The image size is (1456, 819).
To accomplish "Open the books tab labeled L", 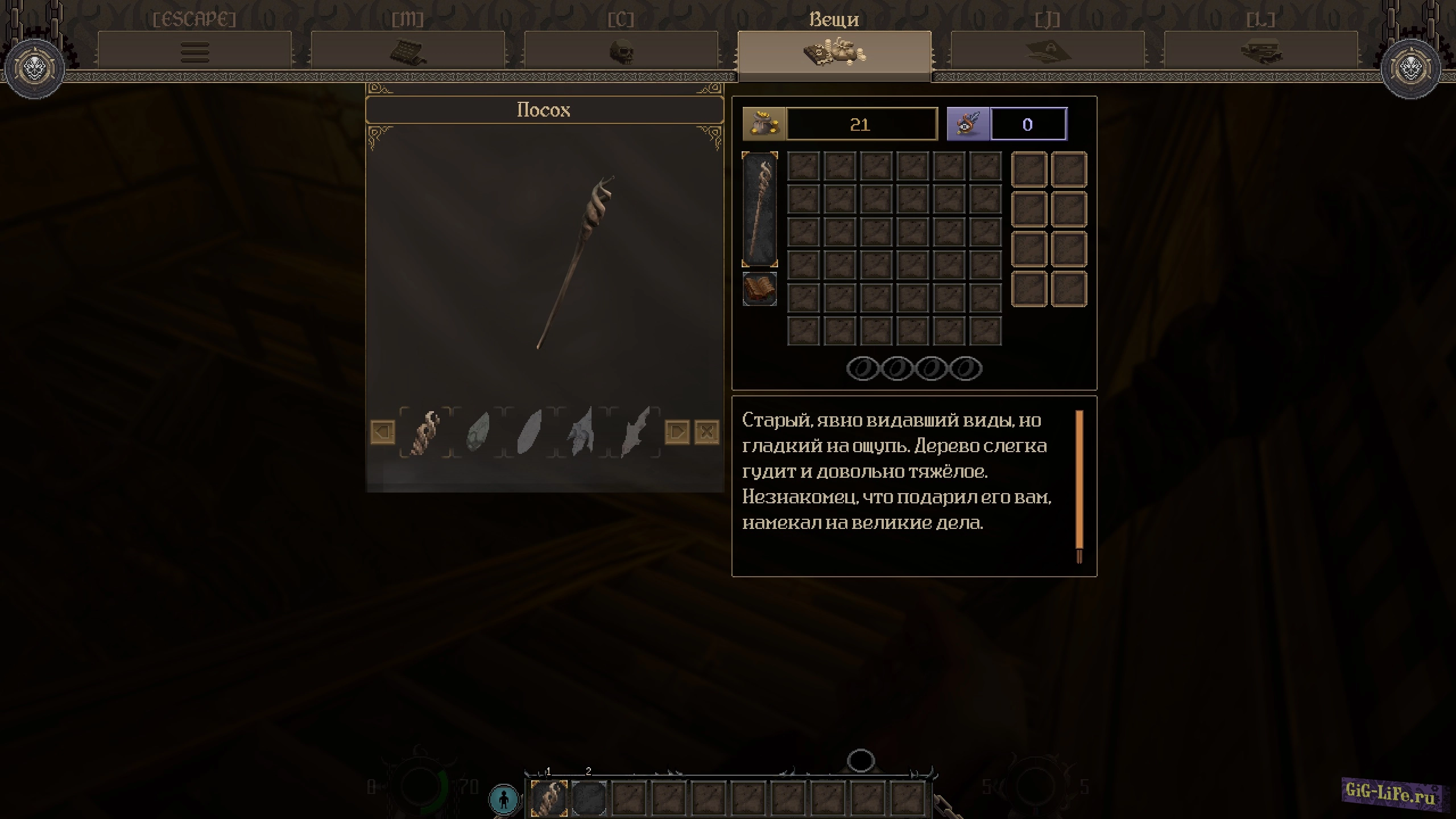I will (1261, 52).
